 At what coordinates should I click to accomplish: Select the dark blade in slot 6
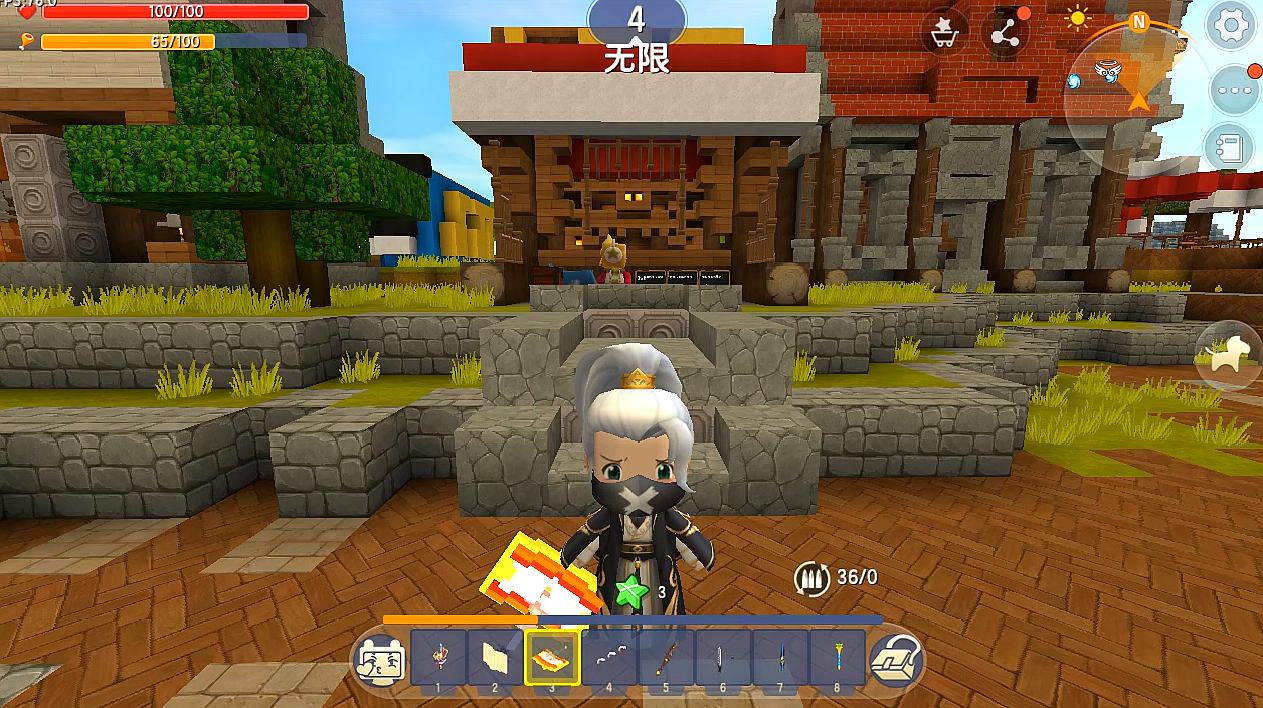pyautogui.click(x=723, y=658)
